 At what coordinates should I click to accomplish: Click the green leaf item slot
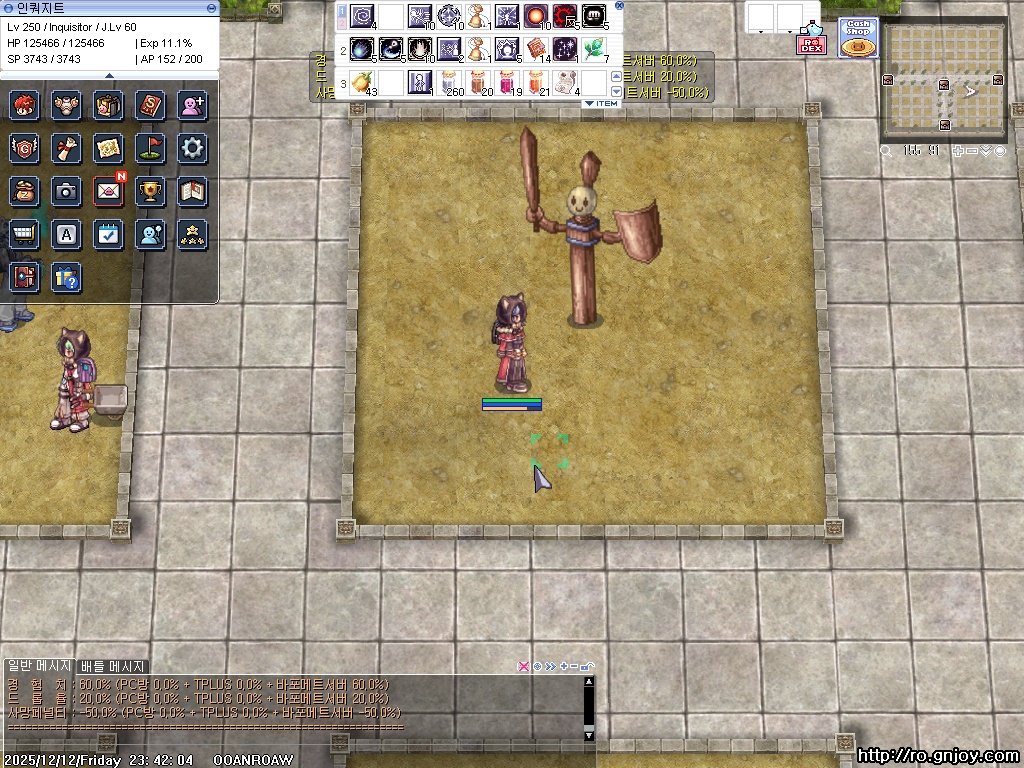point(594,49)
